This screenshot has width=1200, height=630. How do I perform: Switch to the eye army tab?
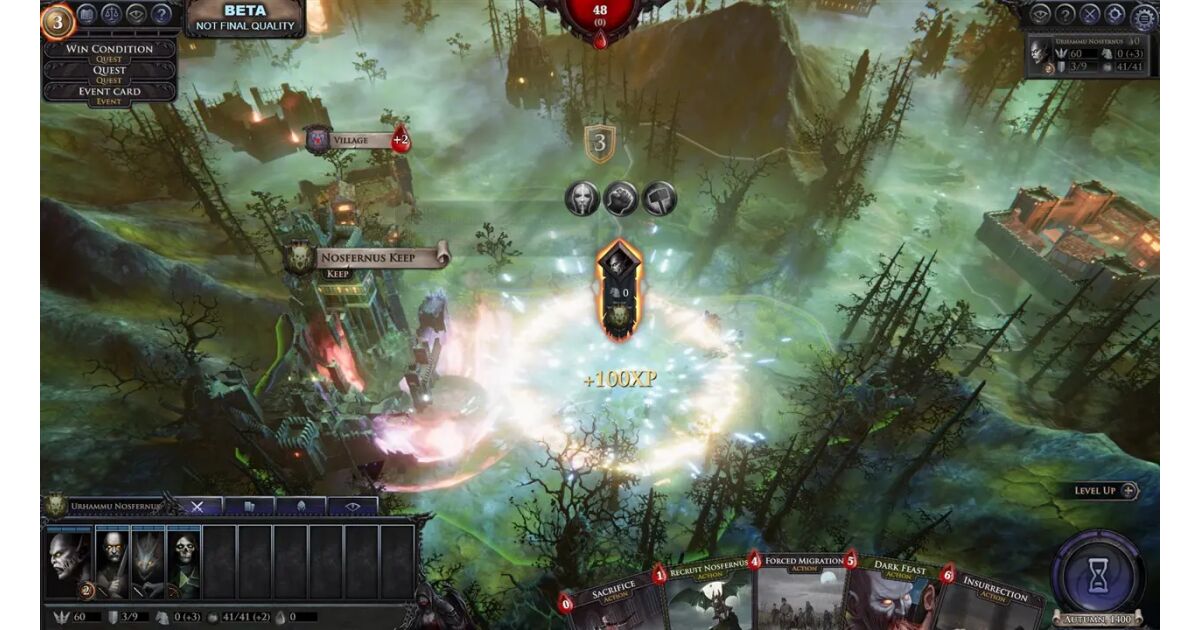point(352,507)
